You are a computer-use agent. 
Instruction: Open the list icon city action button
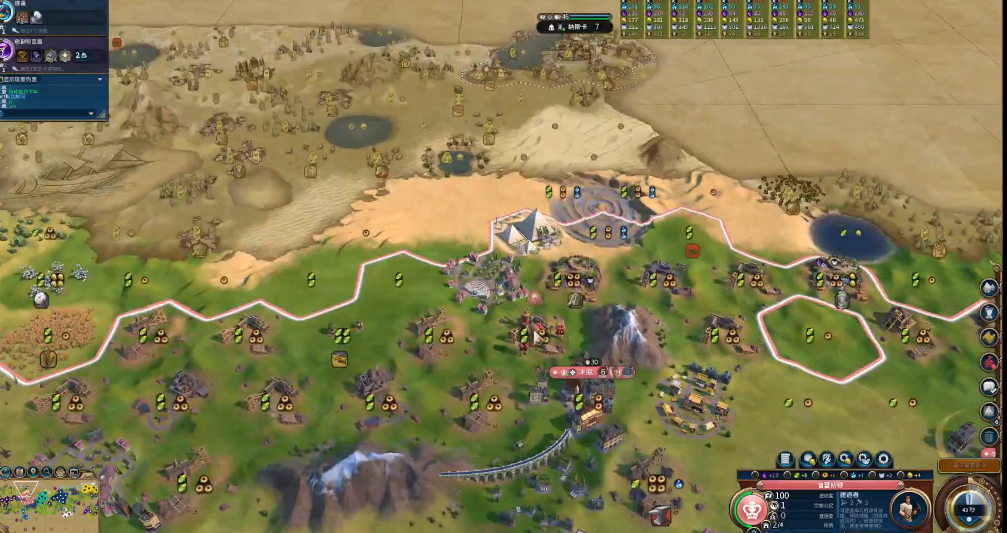point(785,459)
